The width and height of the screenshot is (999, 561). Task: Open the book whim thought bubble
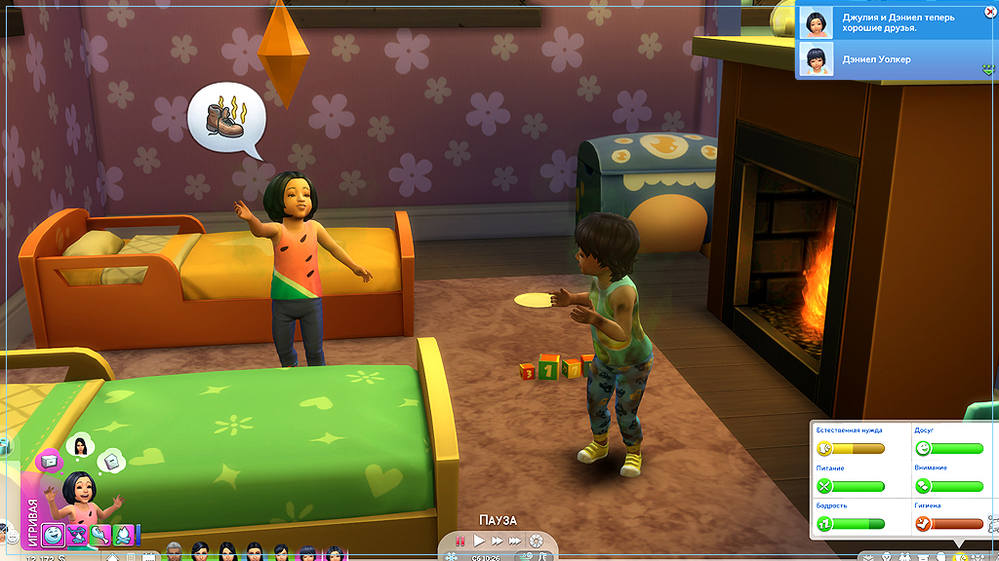pos(112,459)
